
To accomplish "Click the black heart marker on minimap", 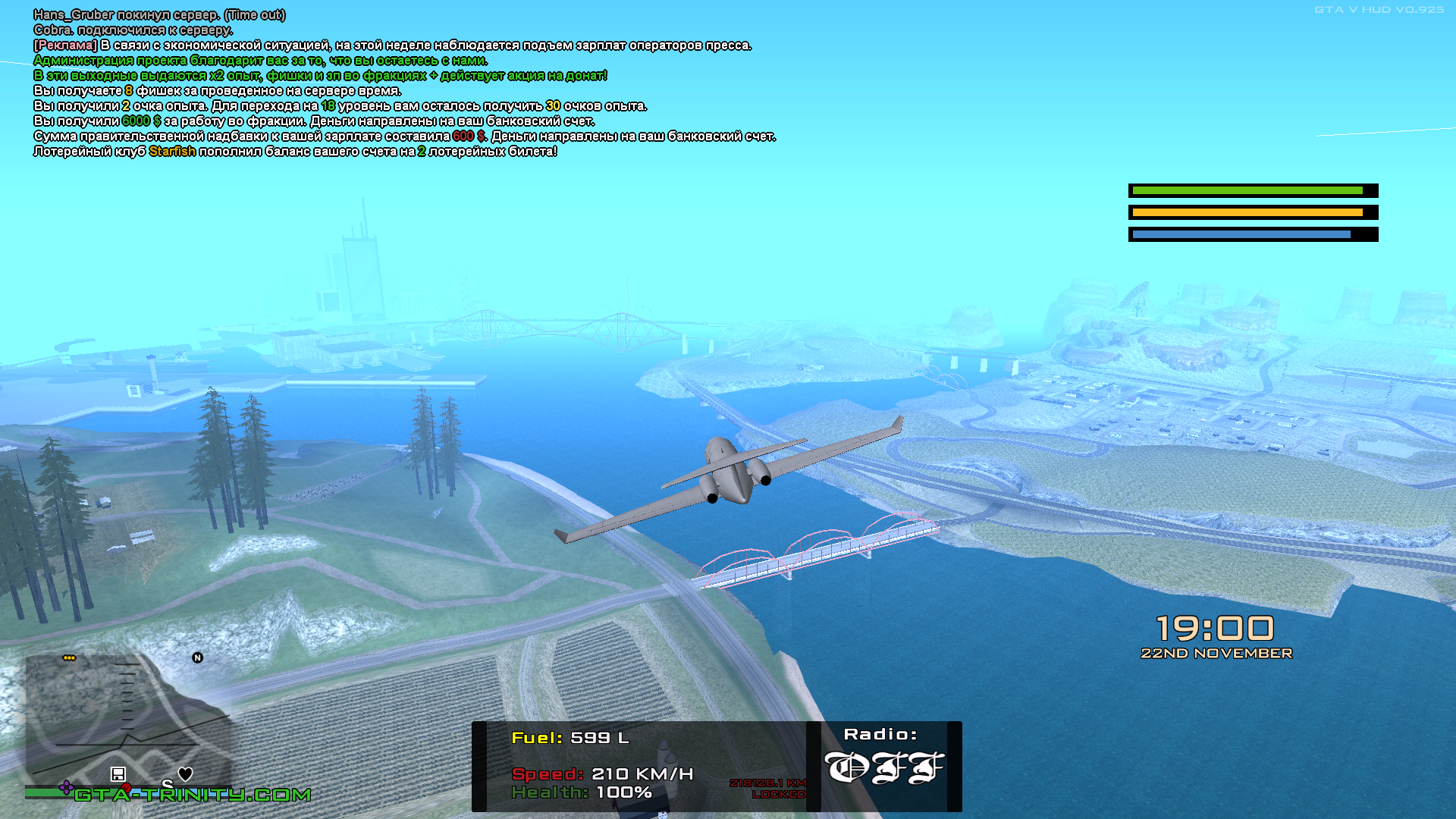I will [x=185, y=773].
